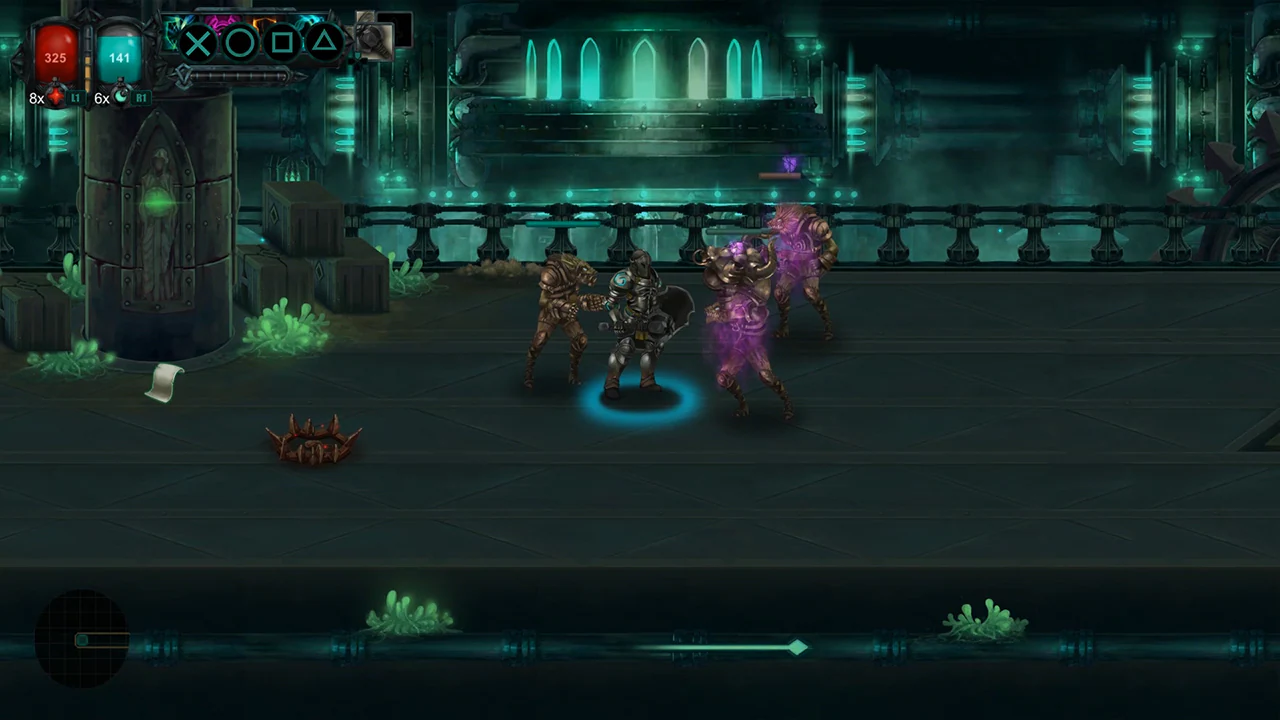Select the Square-button ability icon
This screenshot has height=720, width=1280.
pyautogui.click(x=283, y=42)
